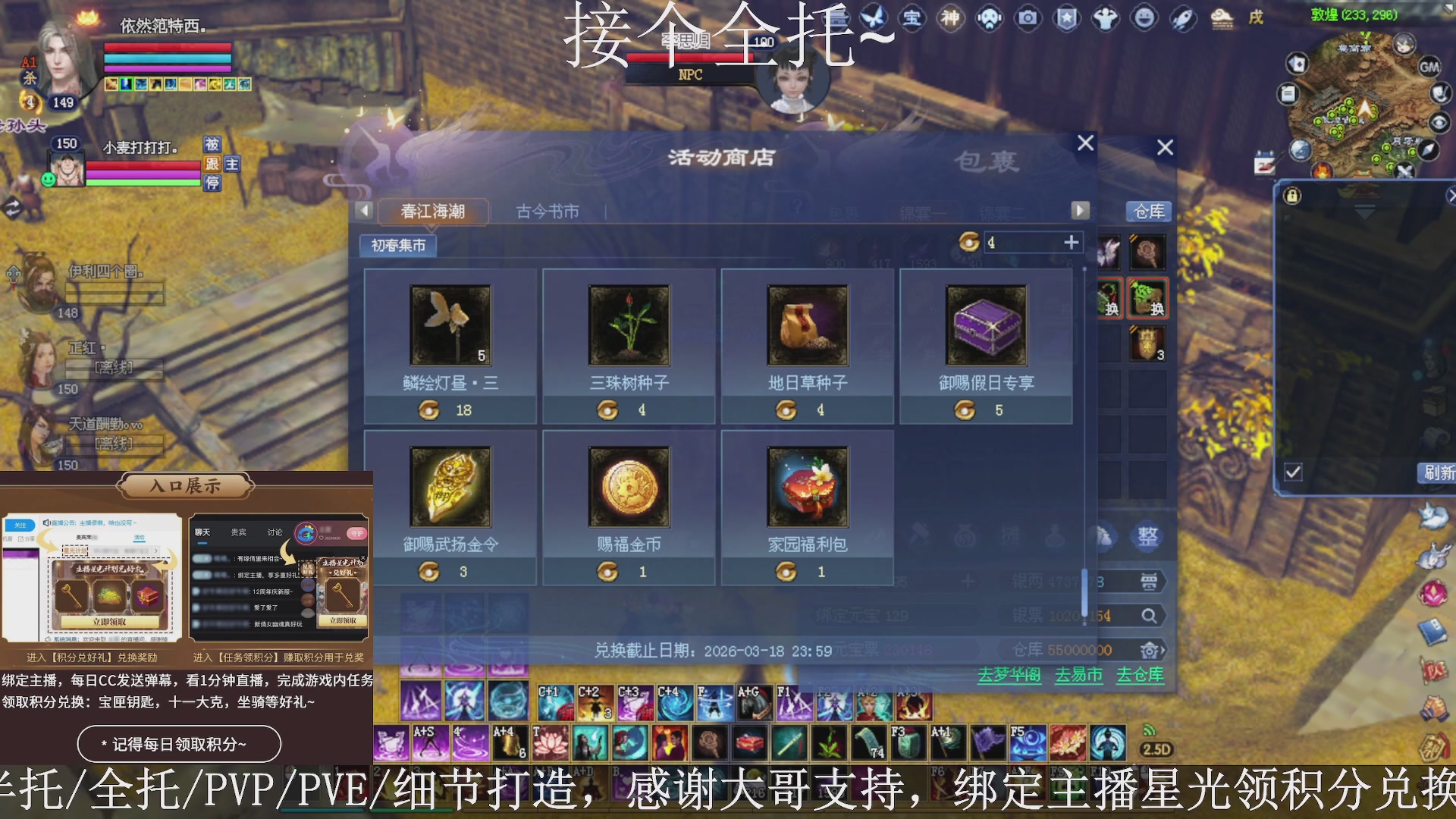This screenshot has height=819, width=1456.
Task: Open the emoji smiley panel
Action: point(1144,19)
